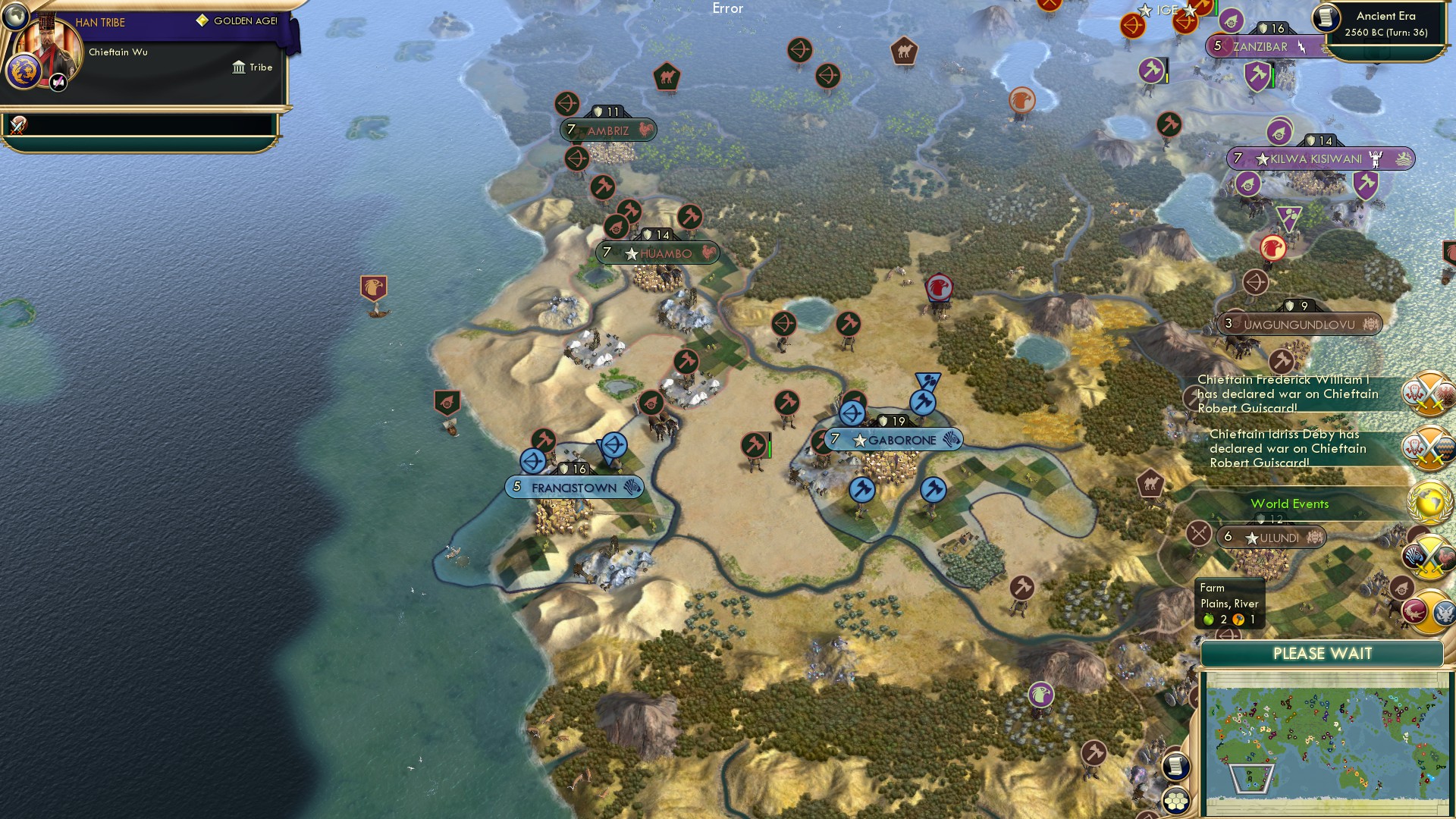
Task: Open the notification log scroll icon
Action: (x=1175, y=767)
